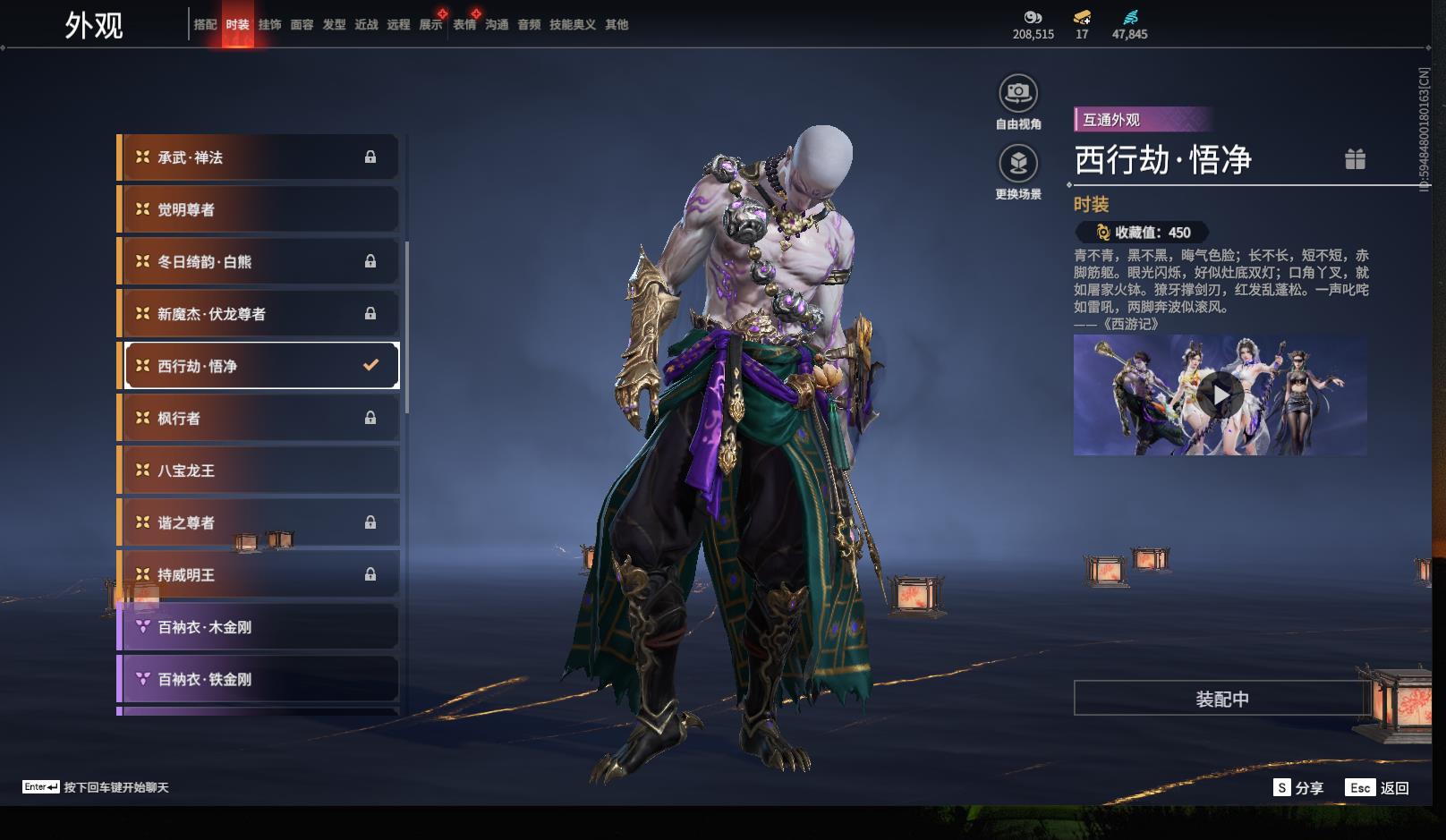Click the 装配中 equip button

[x=1221, y=699]
